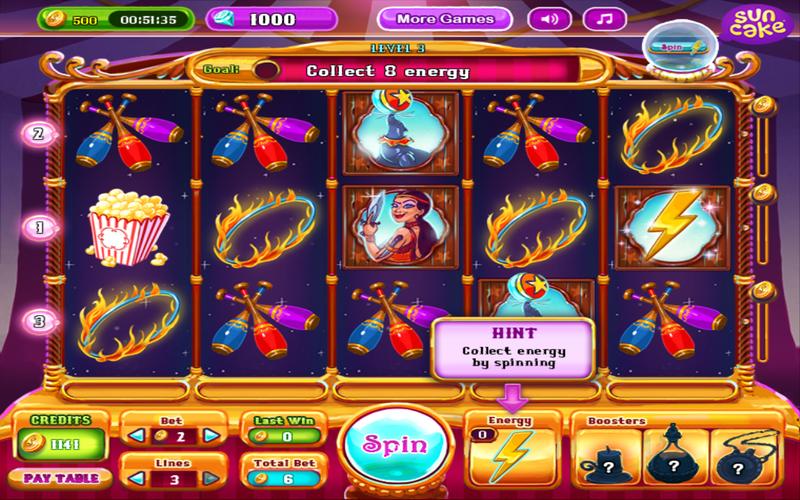Increase the Bet amount
This screenshot has height=500, width=800.
[x=210, y=435]
